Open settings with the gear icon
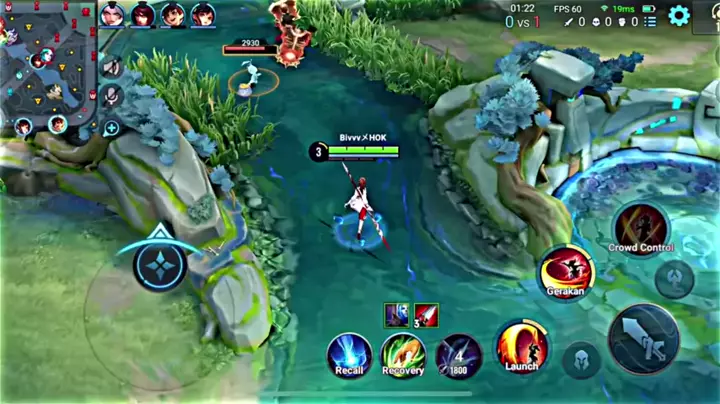720x404 pixels. pyautogui.click(x=679, y=15)
